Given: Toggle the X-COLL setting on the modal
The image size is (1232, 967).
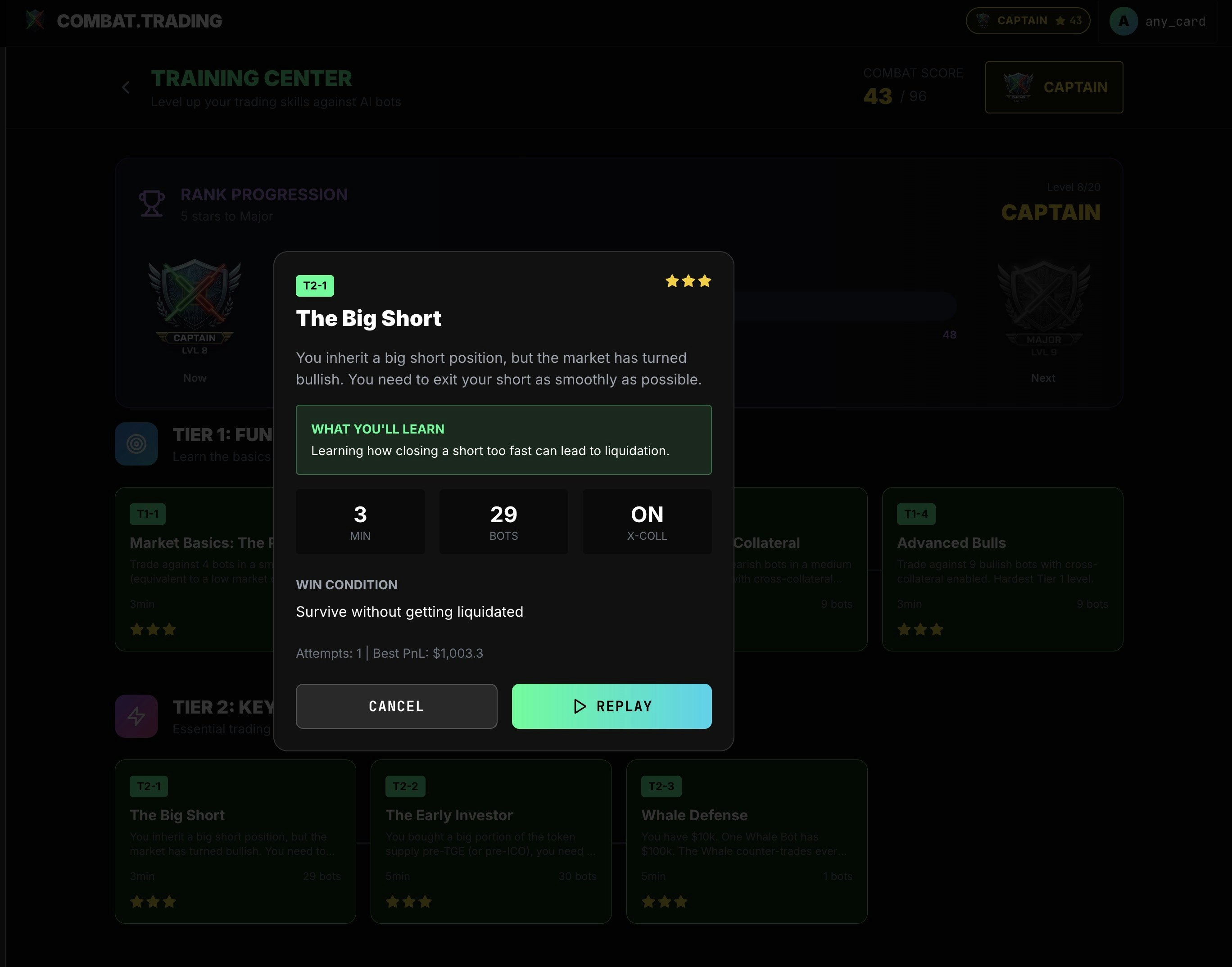Looking at the screenshot, I should 647,521.
